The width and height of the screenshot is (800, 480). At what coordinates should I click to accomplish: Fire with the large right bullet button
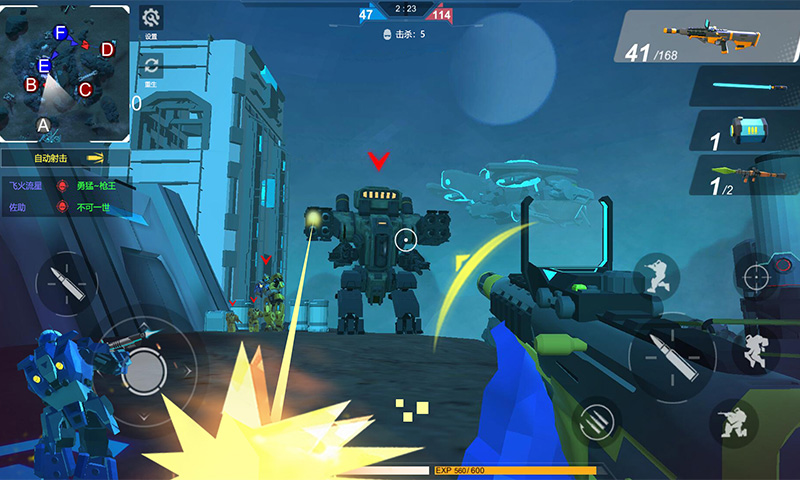[671, 356]
